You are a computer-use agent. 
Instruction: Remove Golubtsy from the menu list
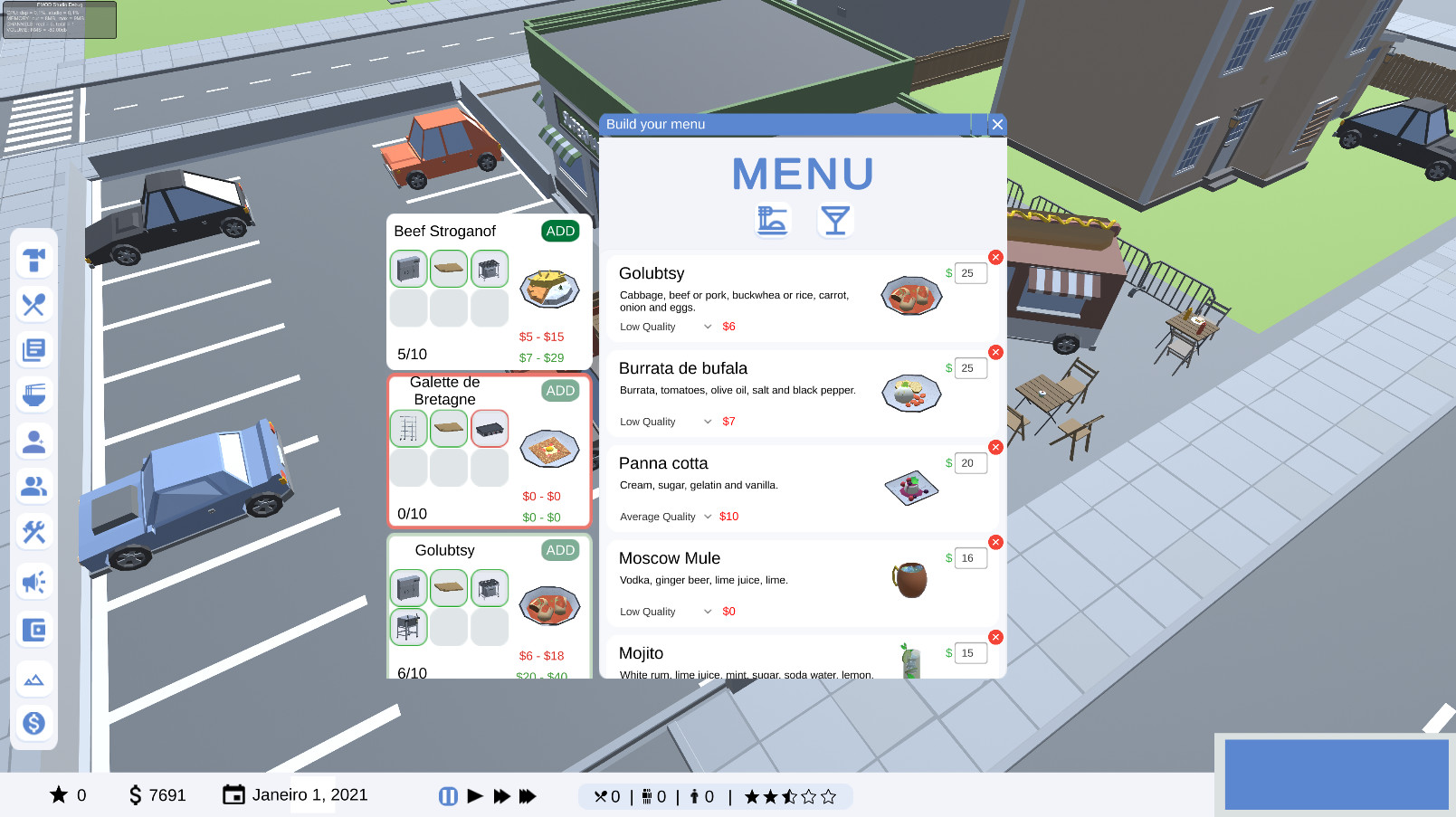(x=996, y=258)
